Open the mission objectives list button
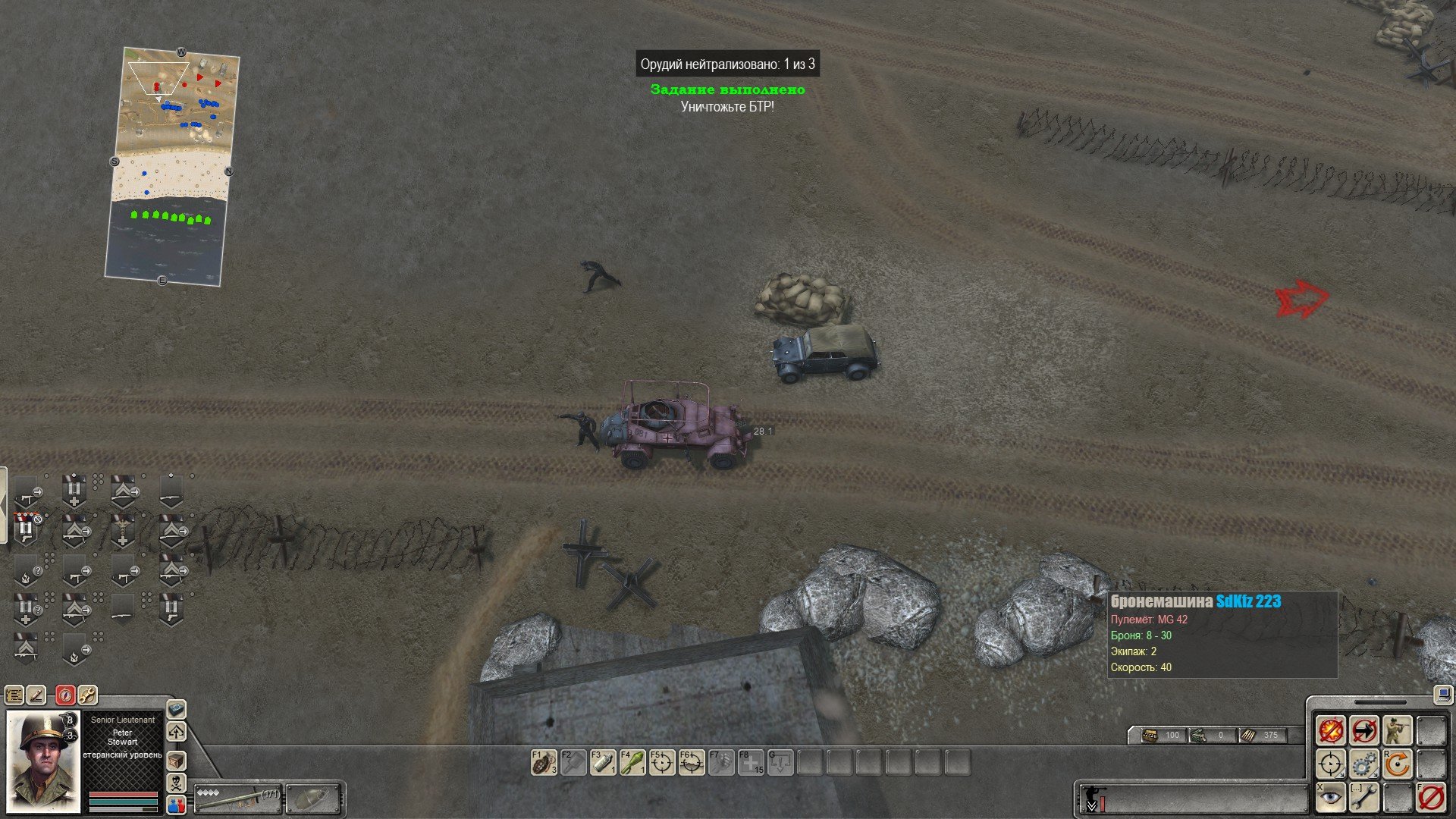 pos(14,694)
